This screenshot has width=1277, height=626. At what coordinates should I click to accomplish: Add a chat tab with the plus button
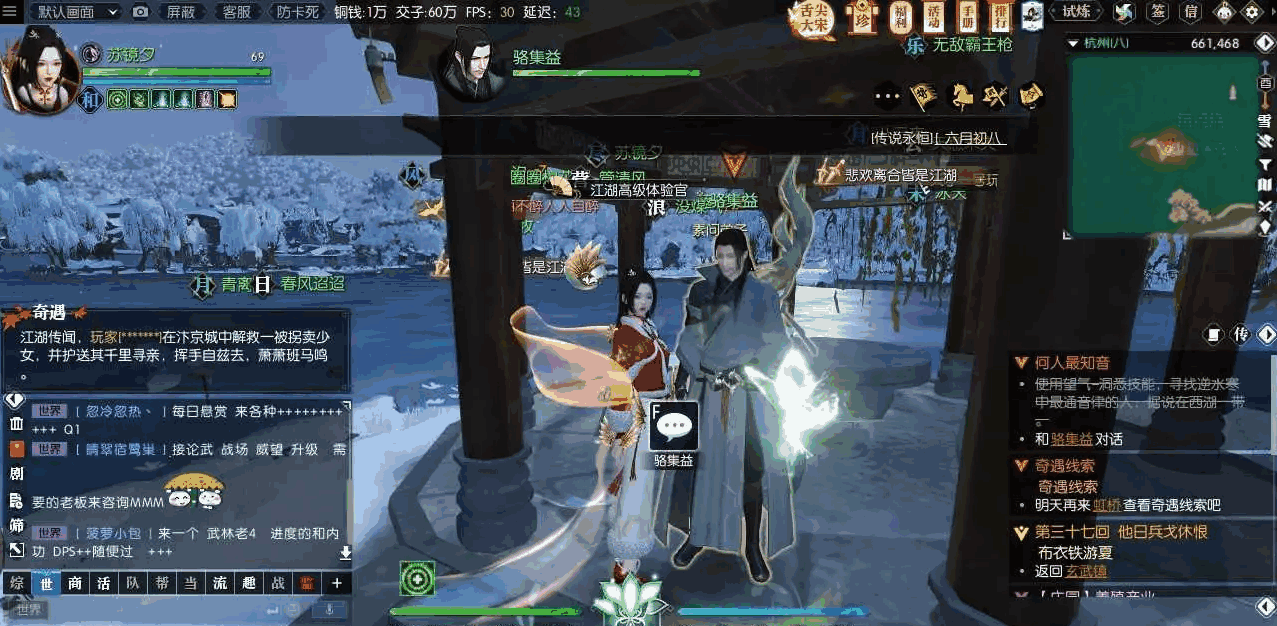(337, 583)
